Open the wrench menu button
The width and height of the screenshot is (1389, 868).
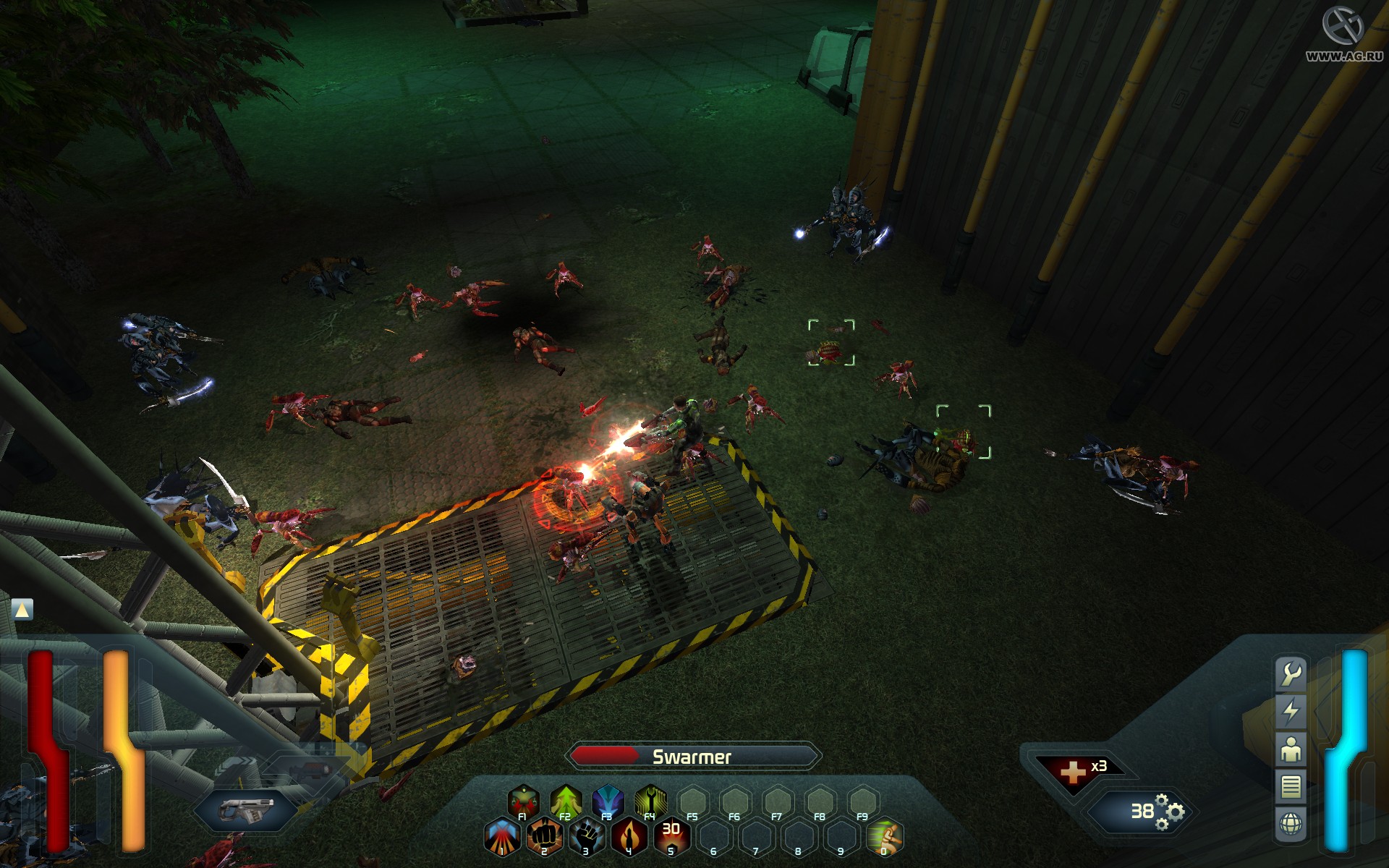(x=1291, y=673)
